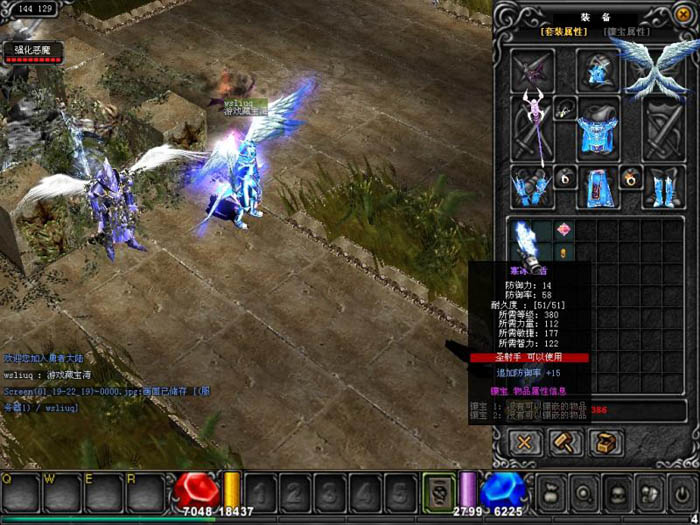Click the crossed-X button below the inventory
The image size is (700, 525).
[525, 442]
